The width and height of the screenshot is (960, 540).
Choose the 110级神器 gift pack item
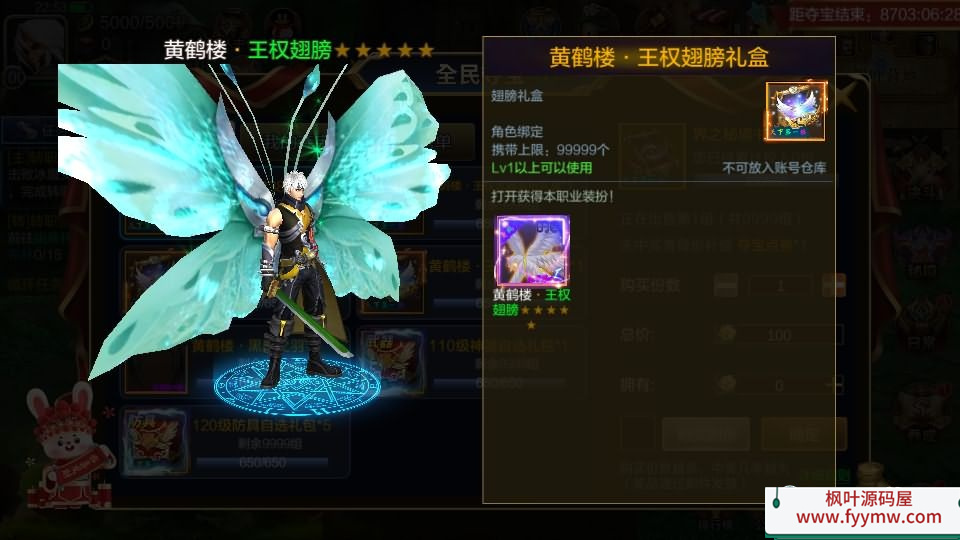392,358
